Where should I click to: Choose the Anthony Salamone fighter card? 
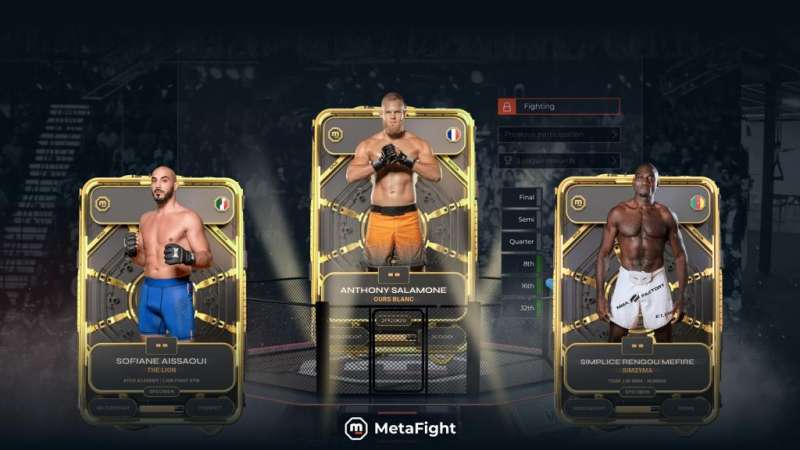tap(393, 230)
